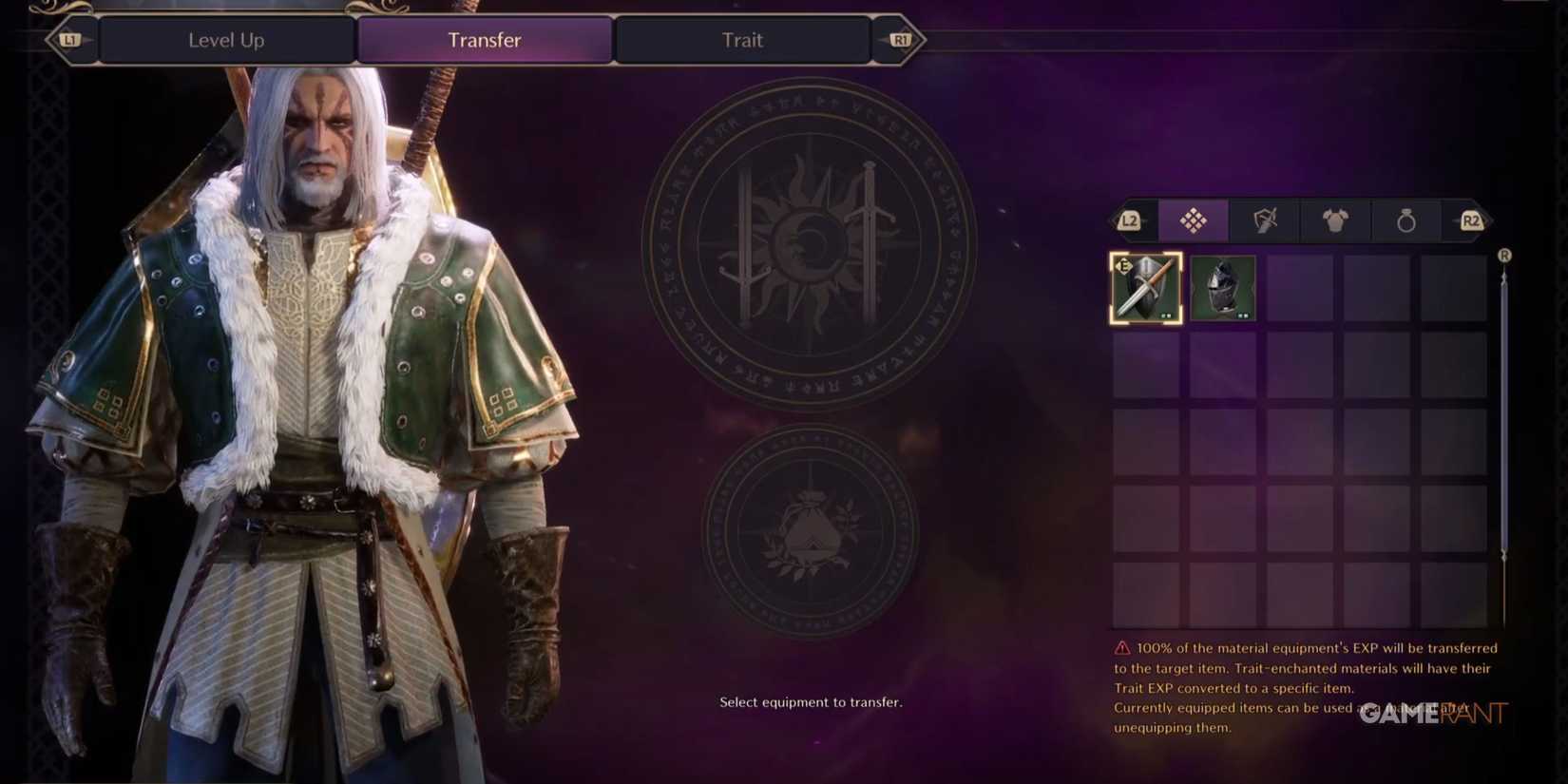Select the all-items diamond filter icon

[x=1194, y=220]
